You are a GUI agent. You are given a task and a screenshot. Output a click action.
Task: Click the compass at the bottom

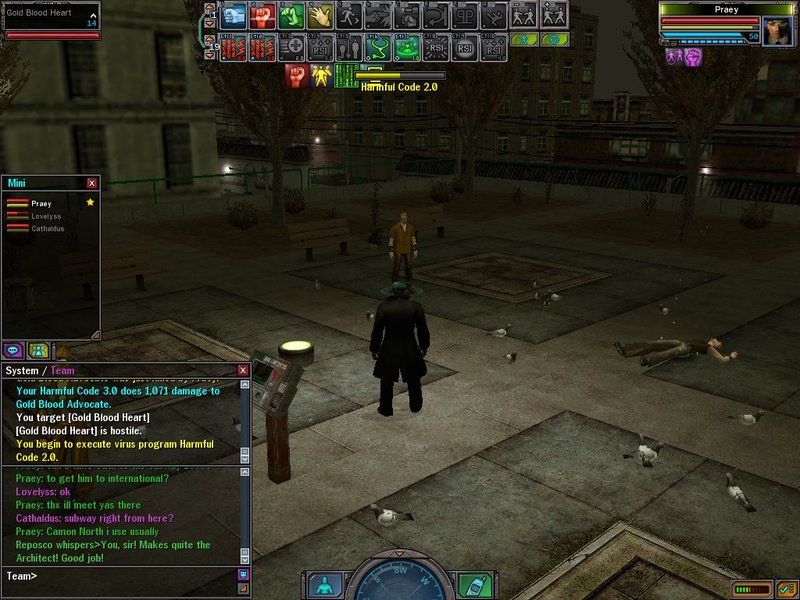point(399,582)
